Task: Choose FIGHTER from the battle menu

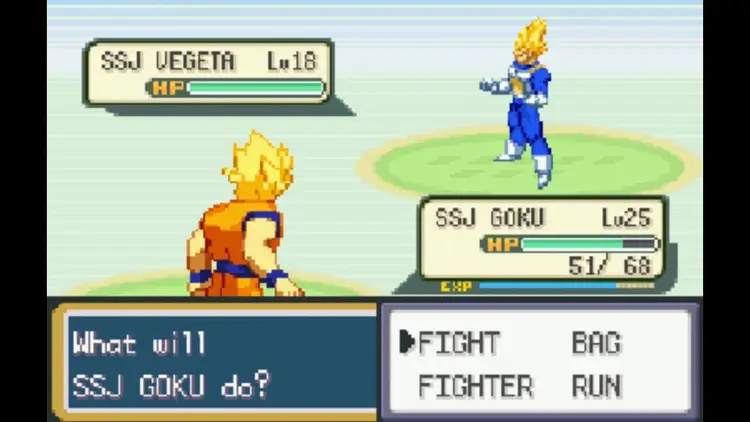Action: tap(476, 386)
